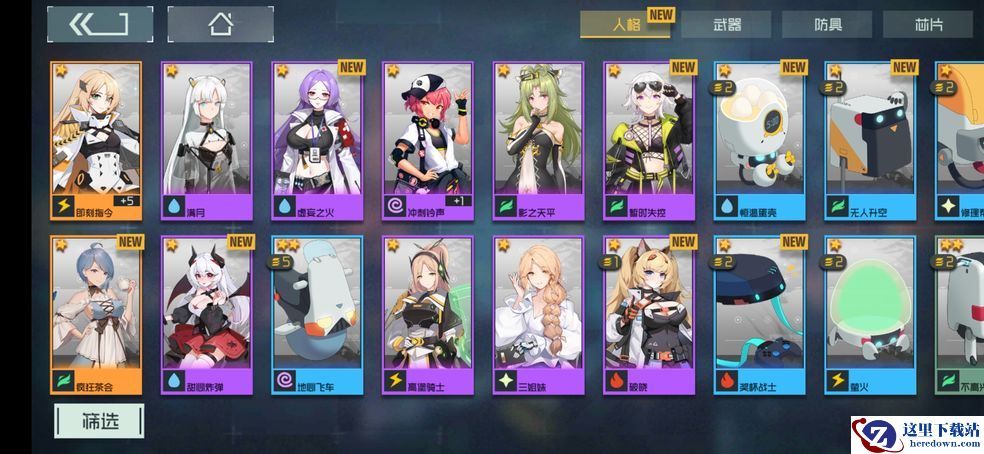Select the 即刻指令 character card
Viewport: 984px width, 454px height.
tap(96, 140)
